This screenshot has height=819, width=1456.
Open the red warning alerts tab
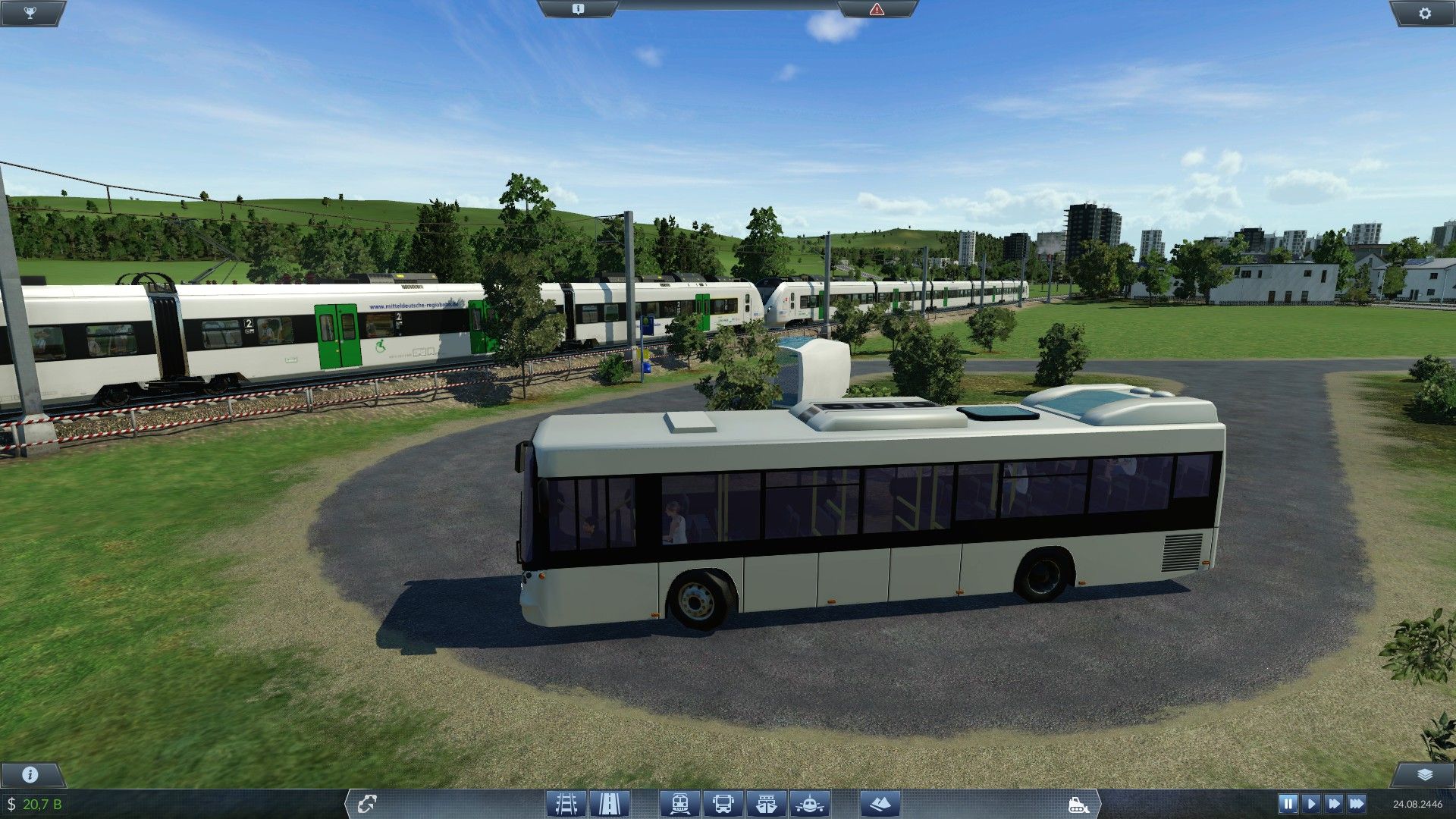click(x=877, y=9)
